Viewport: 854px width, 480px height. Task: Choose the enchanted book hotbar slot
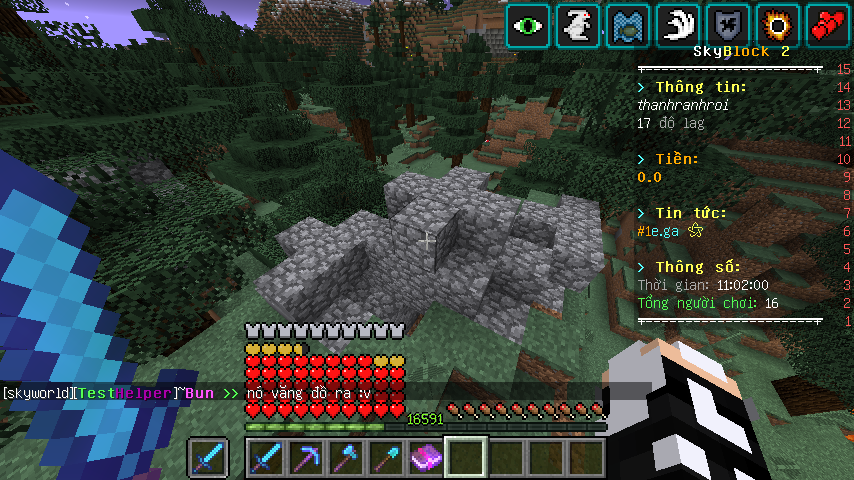coord(425,457)
